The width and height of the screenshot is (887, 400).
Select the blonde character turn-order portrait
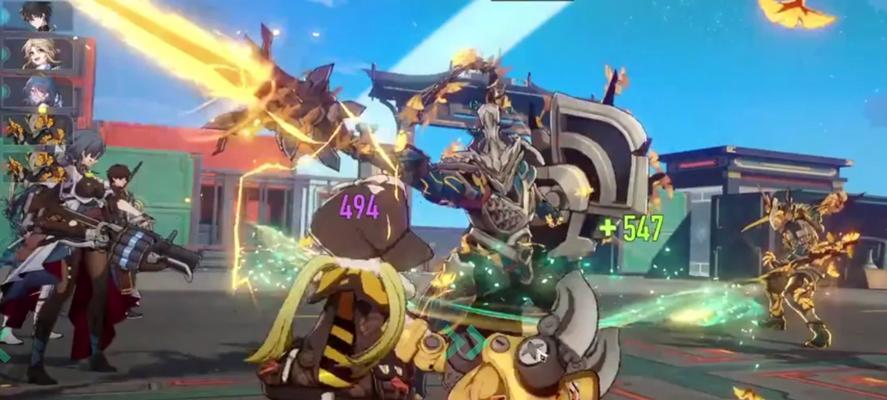tap(38, 54)
